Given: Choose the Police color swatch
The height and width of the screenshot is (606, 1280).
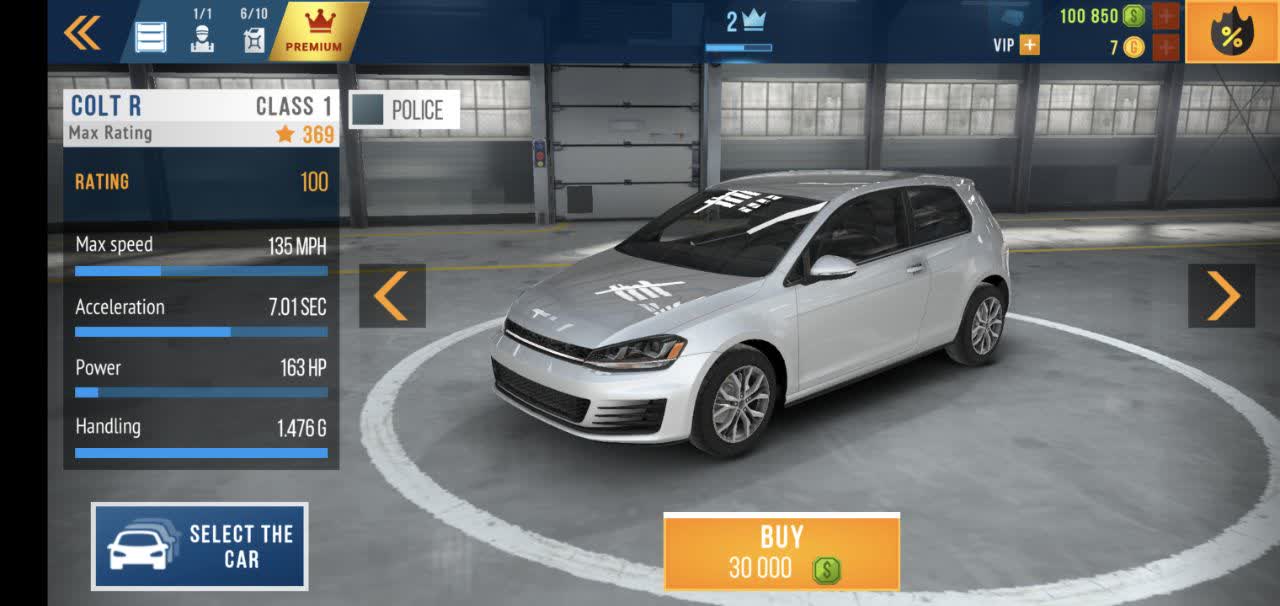Looking at the screenshot, I should 404,110.
